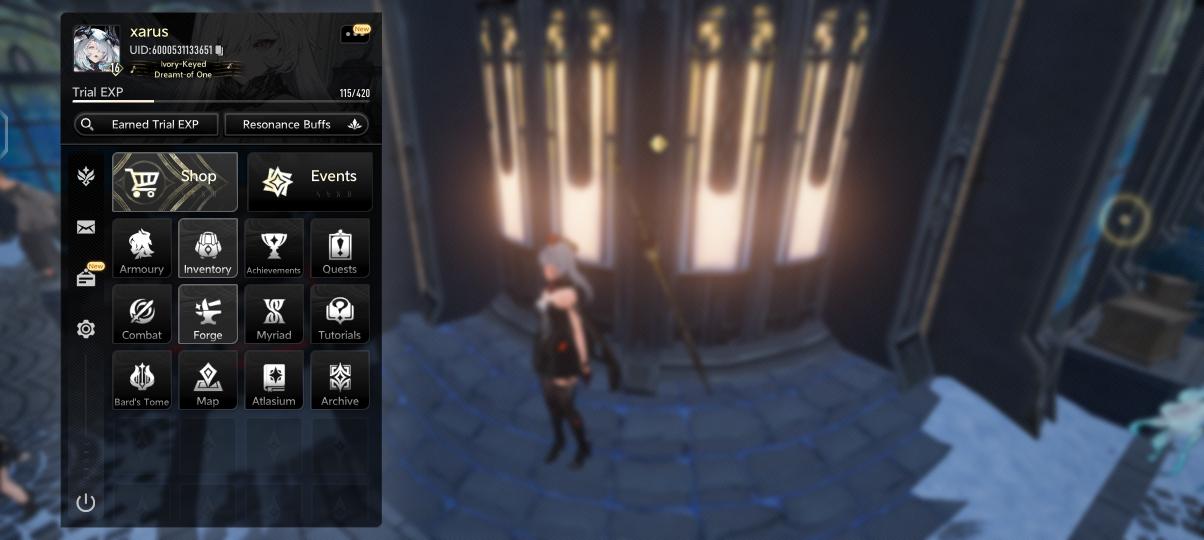1204x540 pixels.
Task: Copy the UID with the copy icon
Action: point(220,50)
